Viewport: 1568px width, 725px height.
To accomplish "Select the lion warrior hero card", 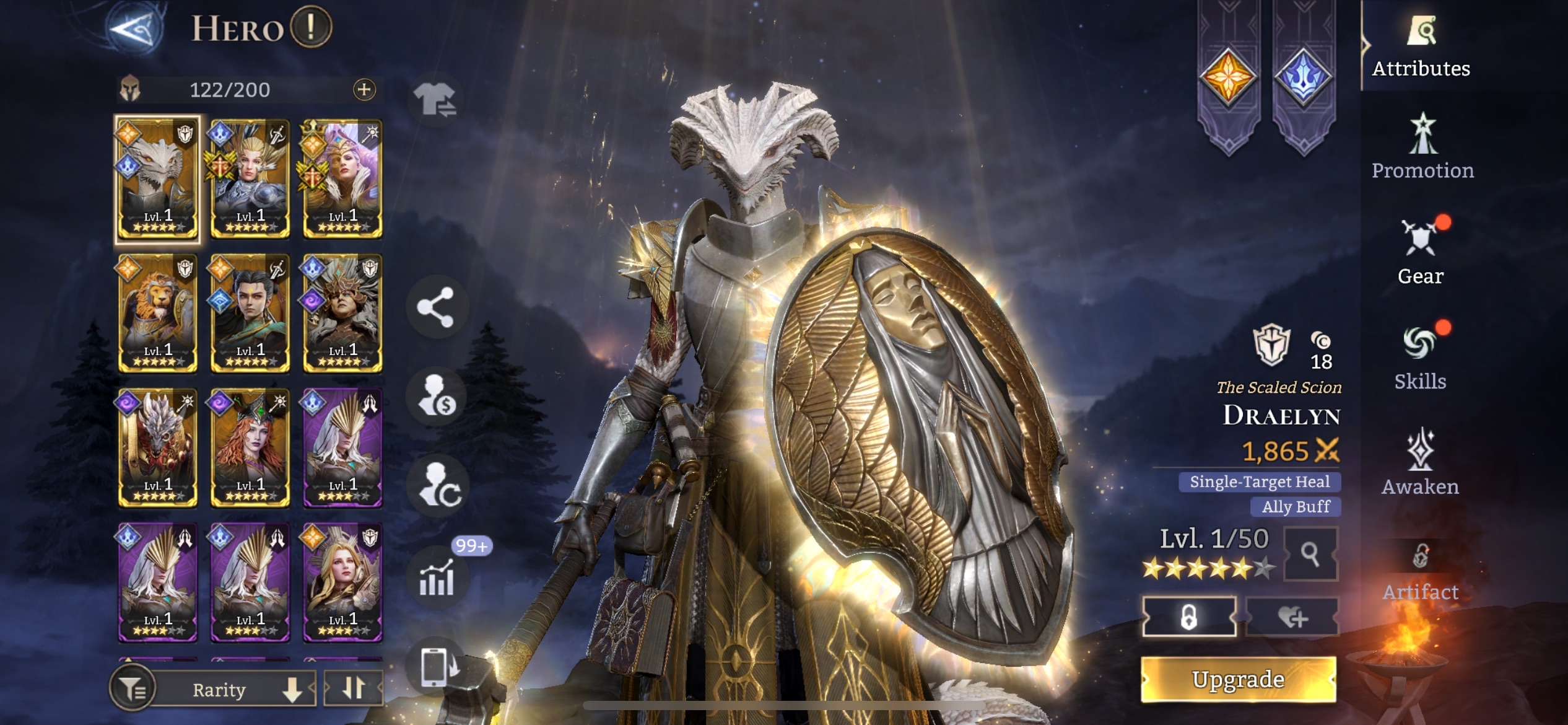I will point(158,313).
